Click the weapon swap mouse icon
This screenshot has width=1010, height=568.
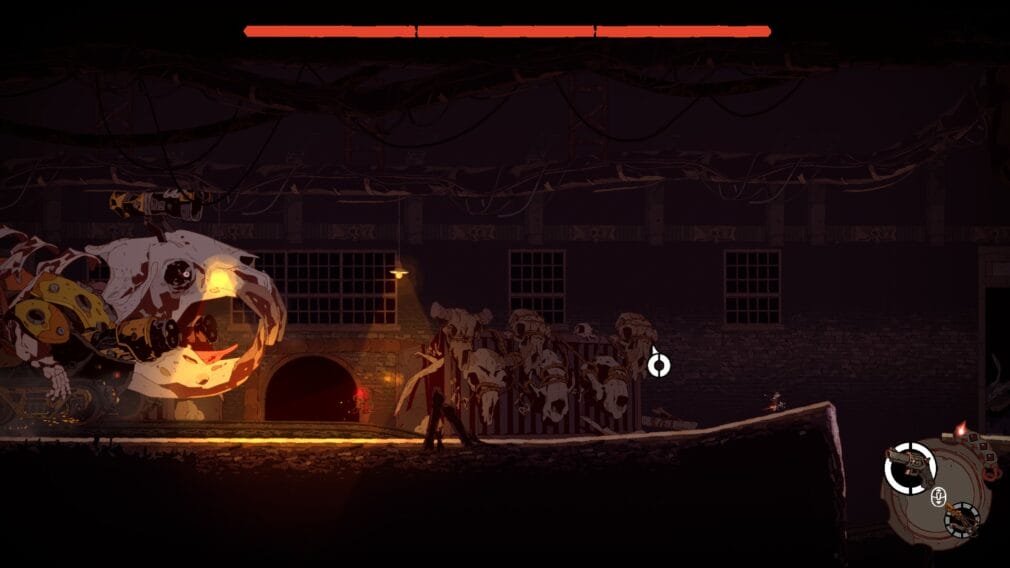[x=938, y=497]
